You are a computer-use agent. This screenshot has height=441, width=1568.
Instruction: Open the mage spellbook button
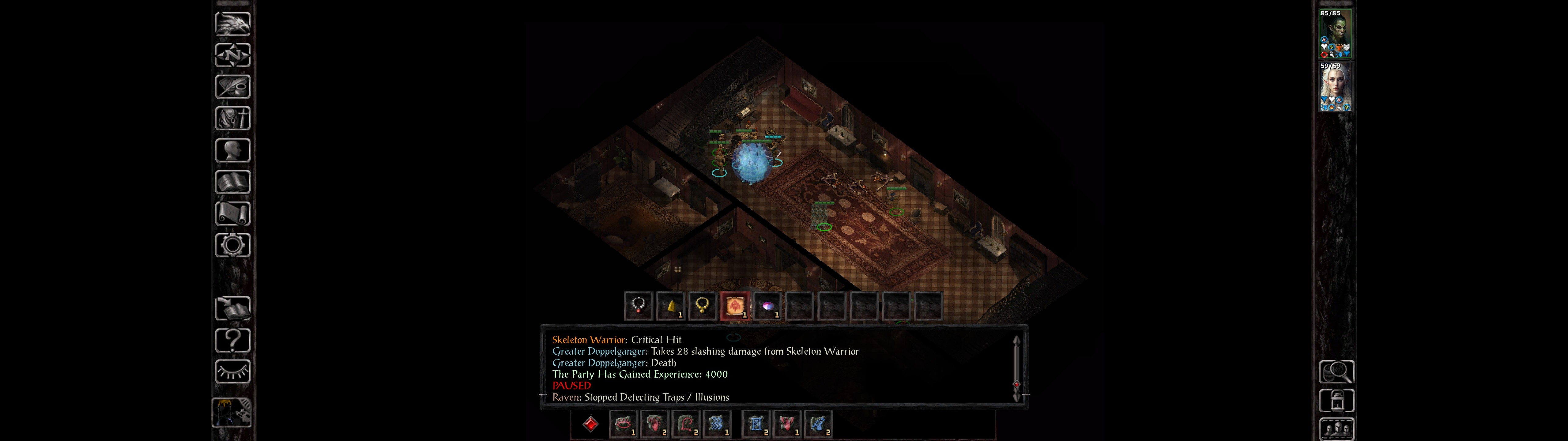pyautogui.click(x=232, y=182)
